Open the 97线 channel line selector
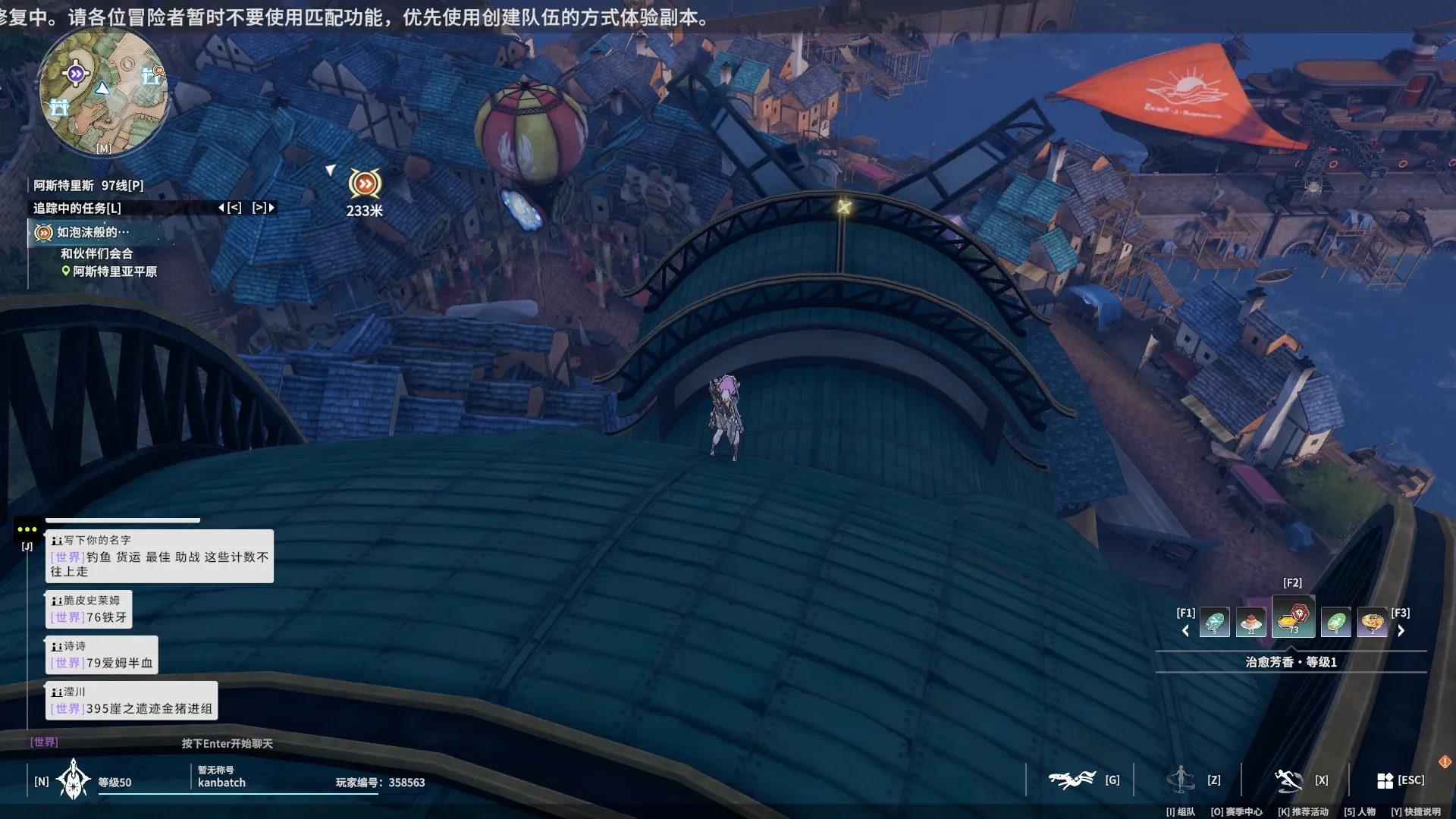 pos(121,186)
